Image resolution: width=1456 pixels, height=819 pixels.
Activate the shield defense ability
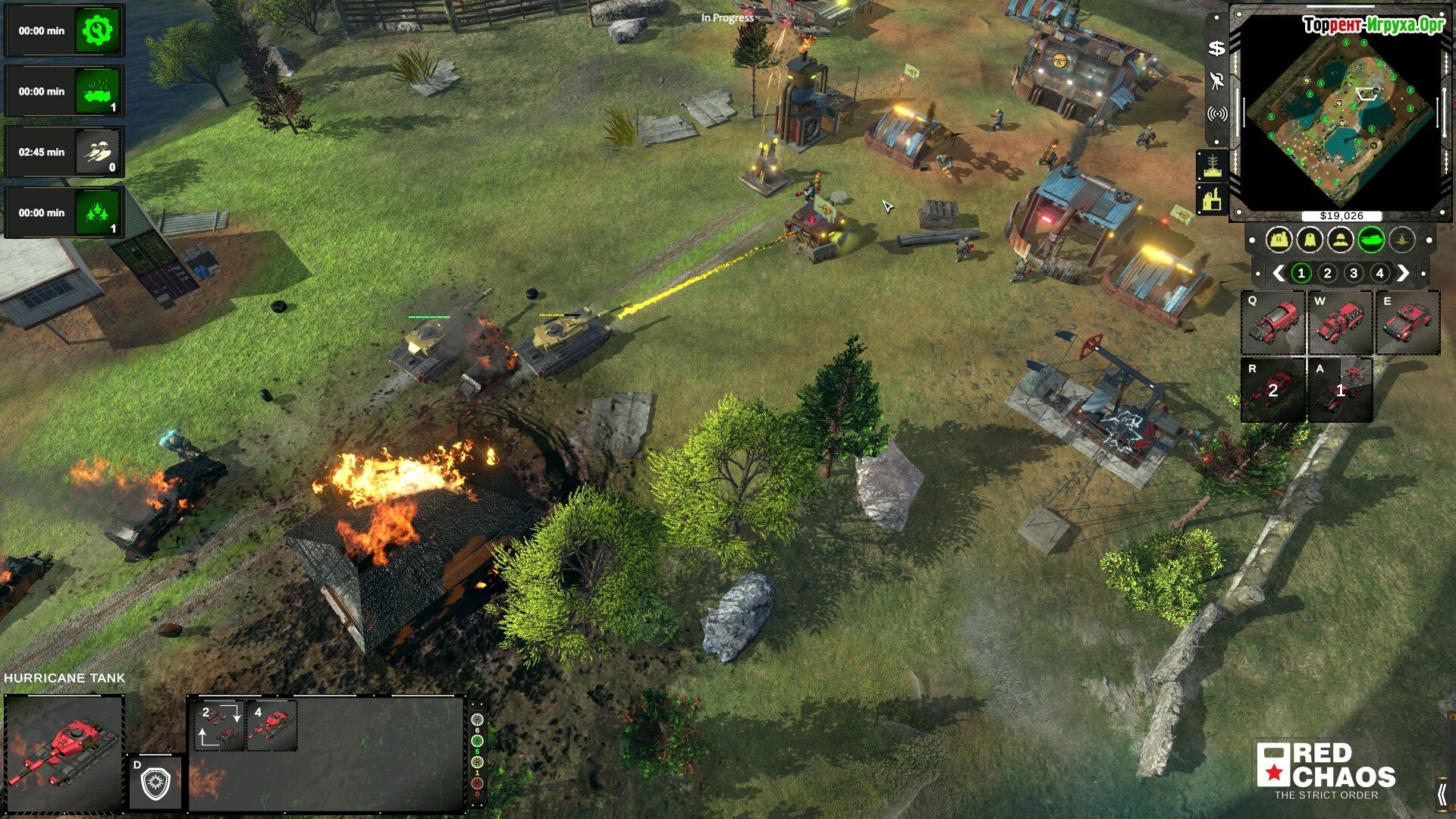[x=155, y=782]
